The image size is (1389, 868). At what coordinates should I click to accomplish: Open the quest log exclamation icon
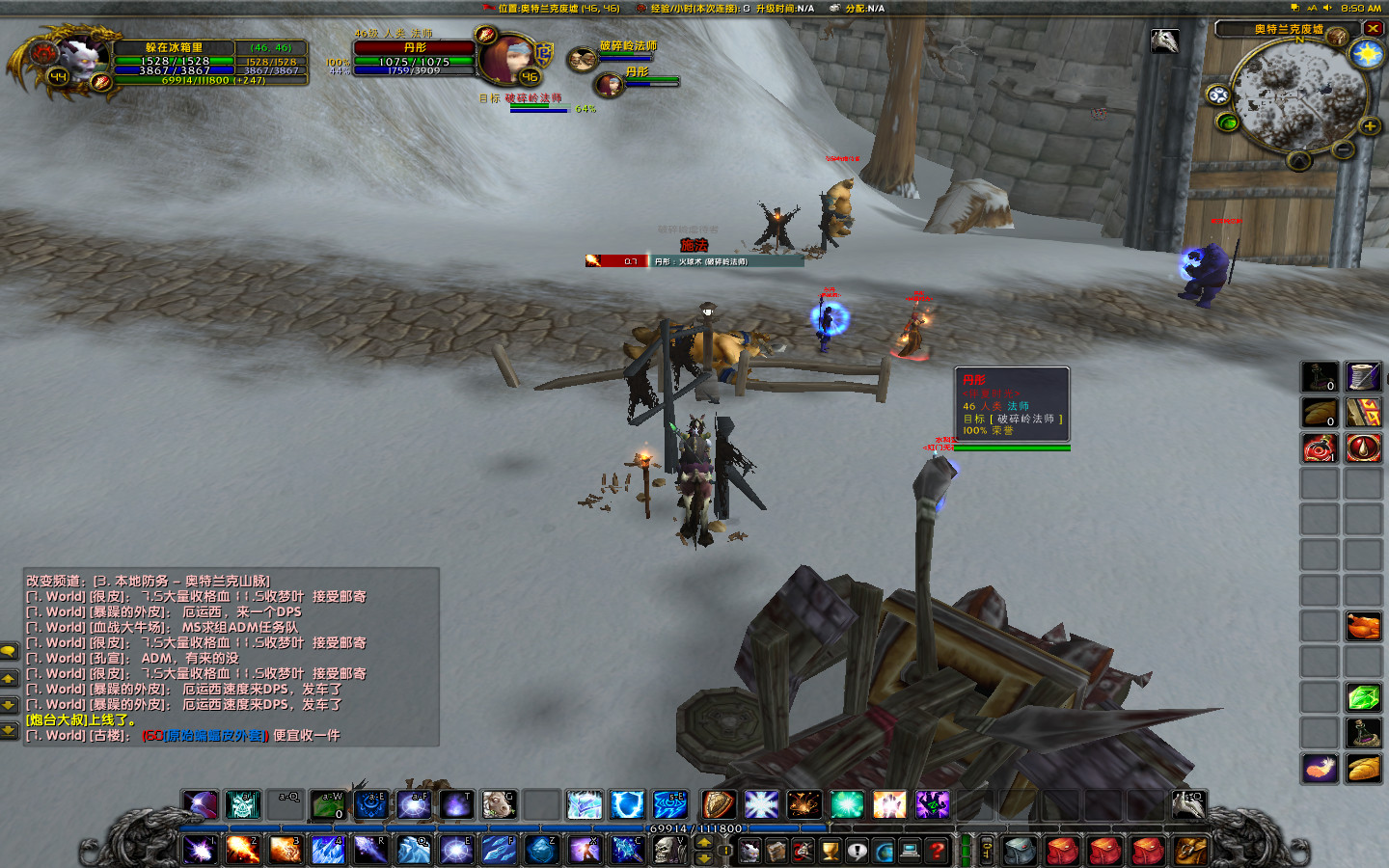coord(855,850)
